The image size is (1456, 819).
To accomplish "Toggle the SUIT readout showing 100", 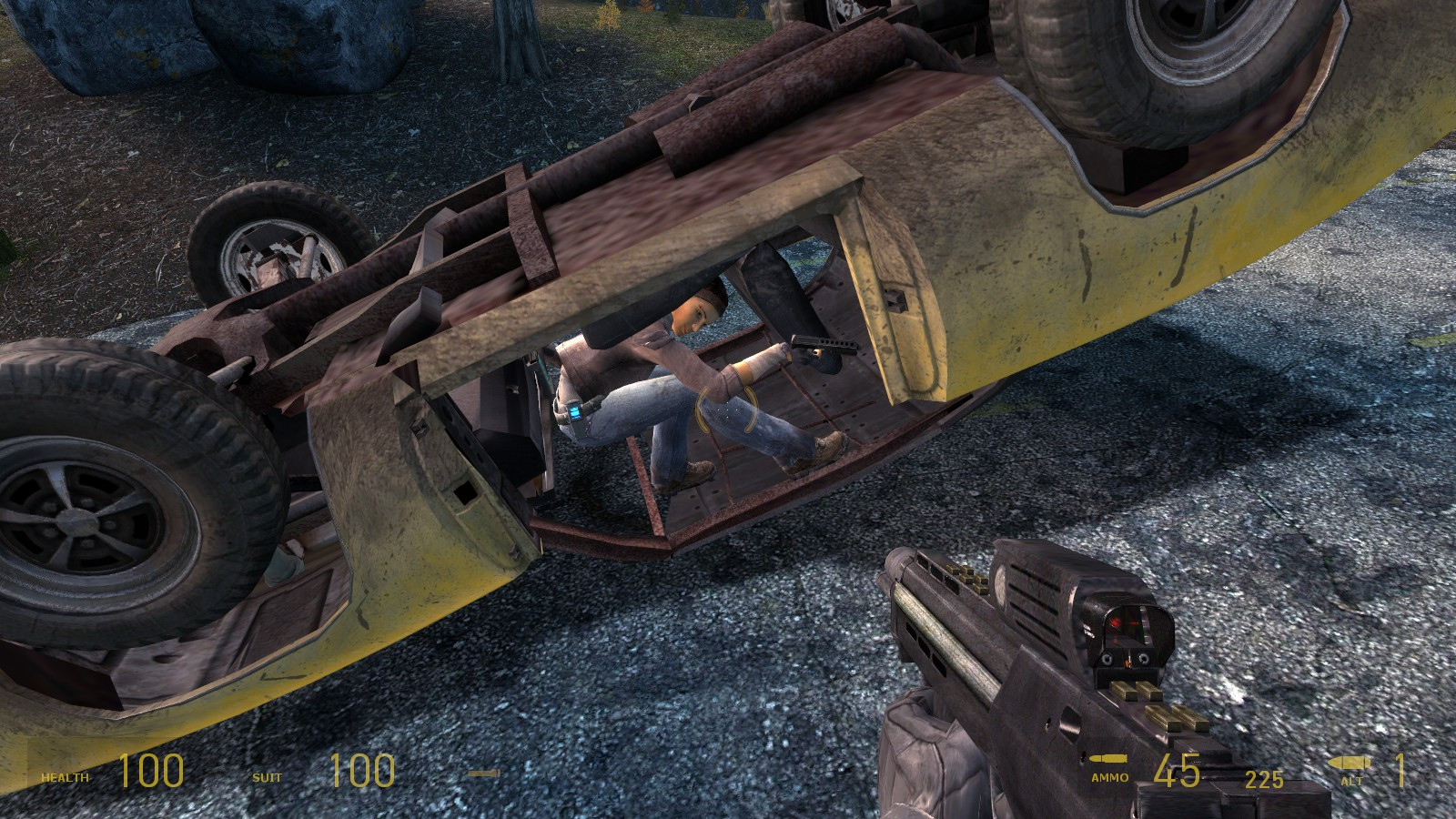I will tap(360, 772).
